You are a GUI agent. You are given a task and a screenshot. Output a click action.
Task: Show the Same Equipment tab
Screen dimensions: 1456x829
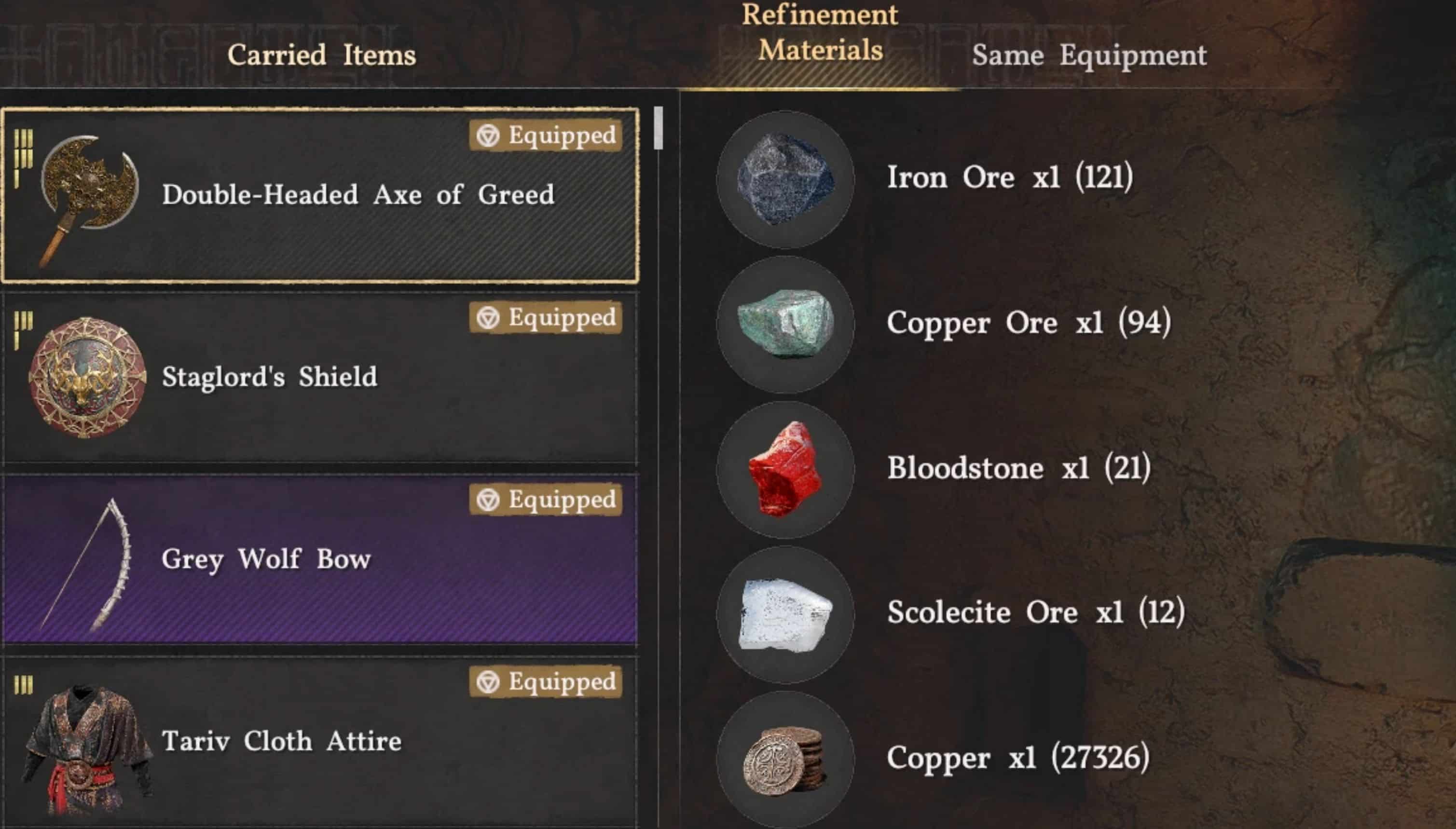(1089, 55)
